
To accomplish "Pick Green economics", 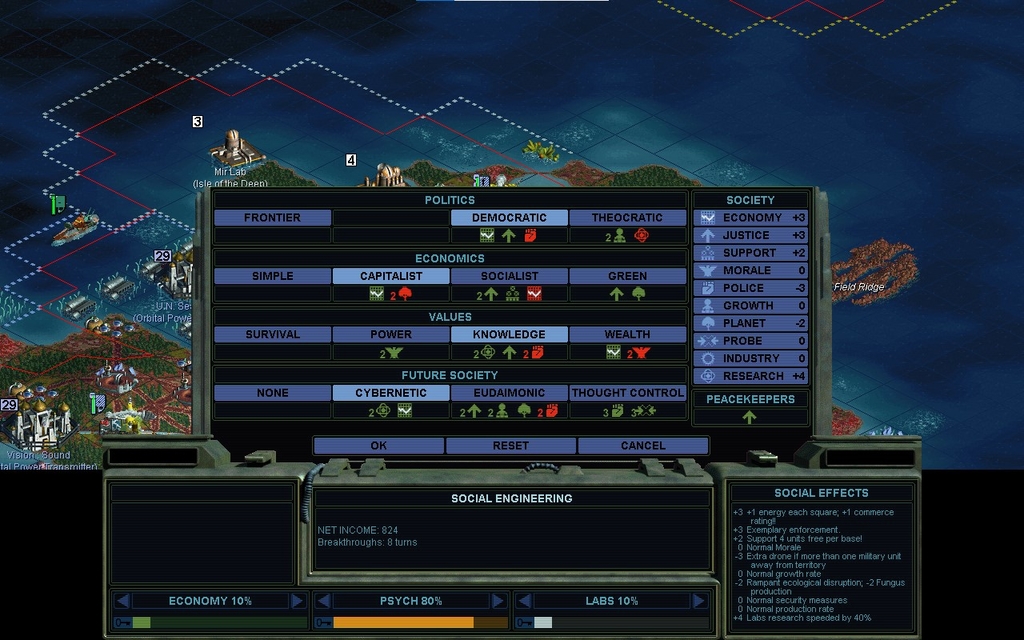I will tap(627, 276).
